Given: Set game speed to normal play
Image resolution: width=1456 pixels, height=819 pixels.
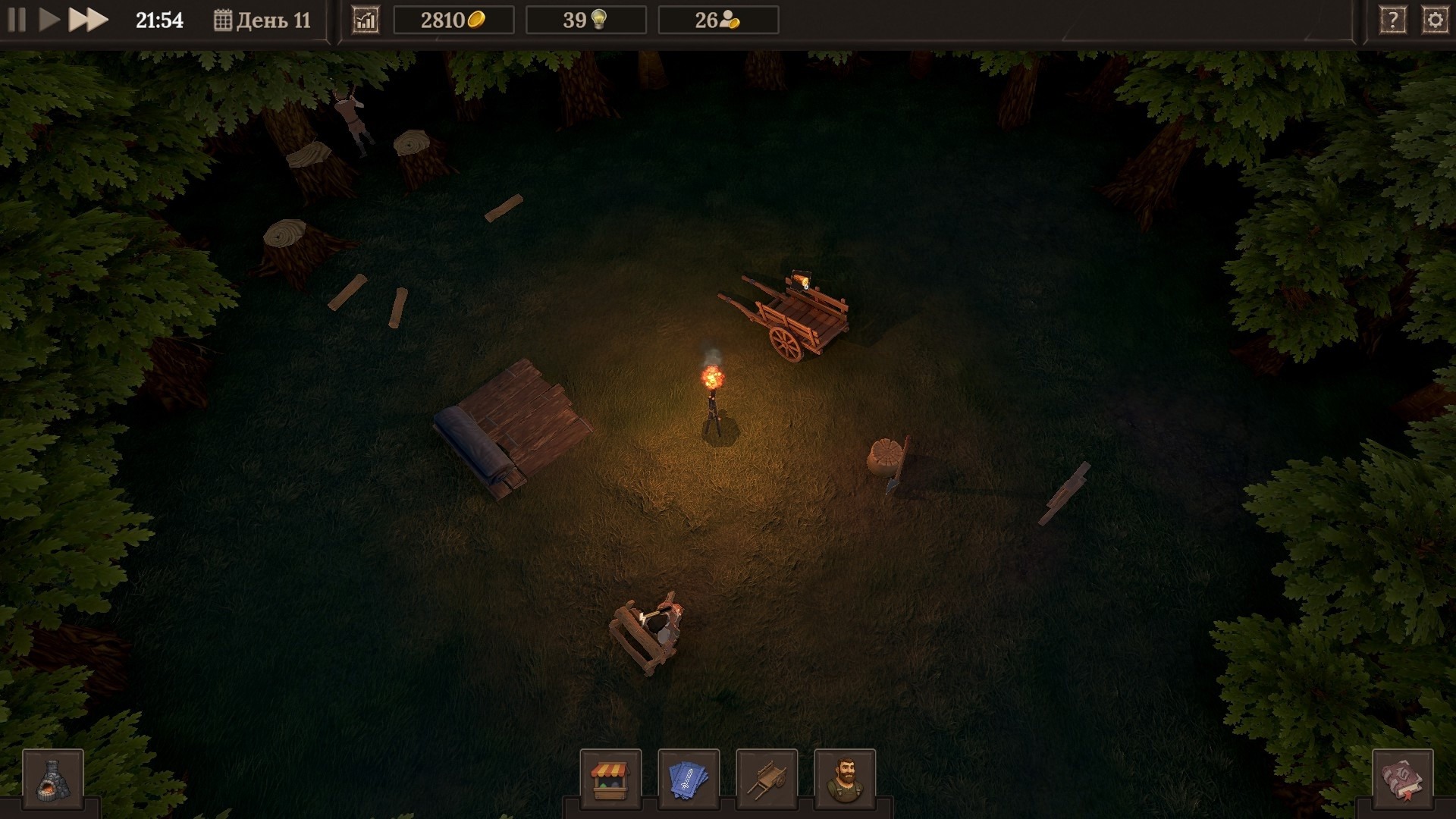Looking at the screenshot, I should click(49, 20).
